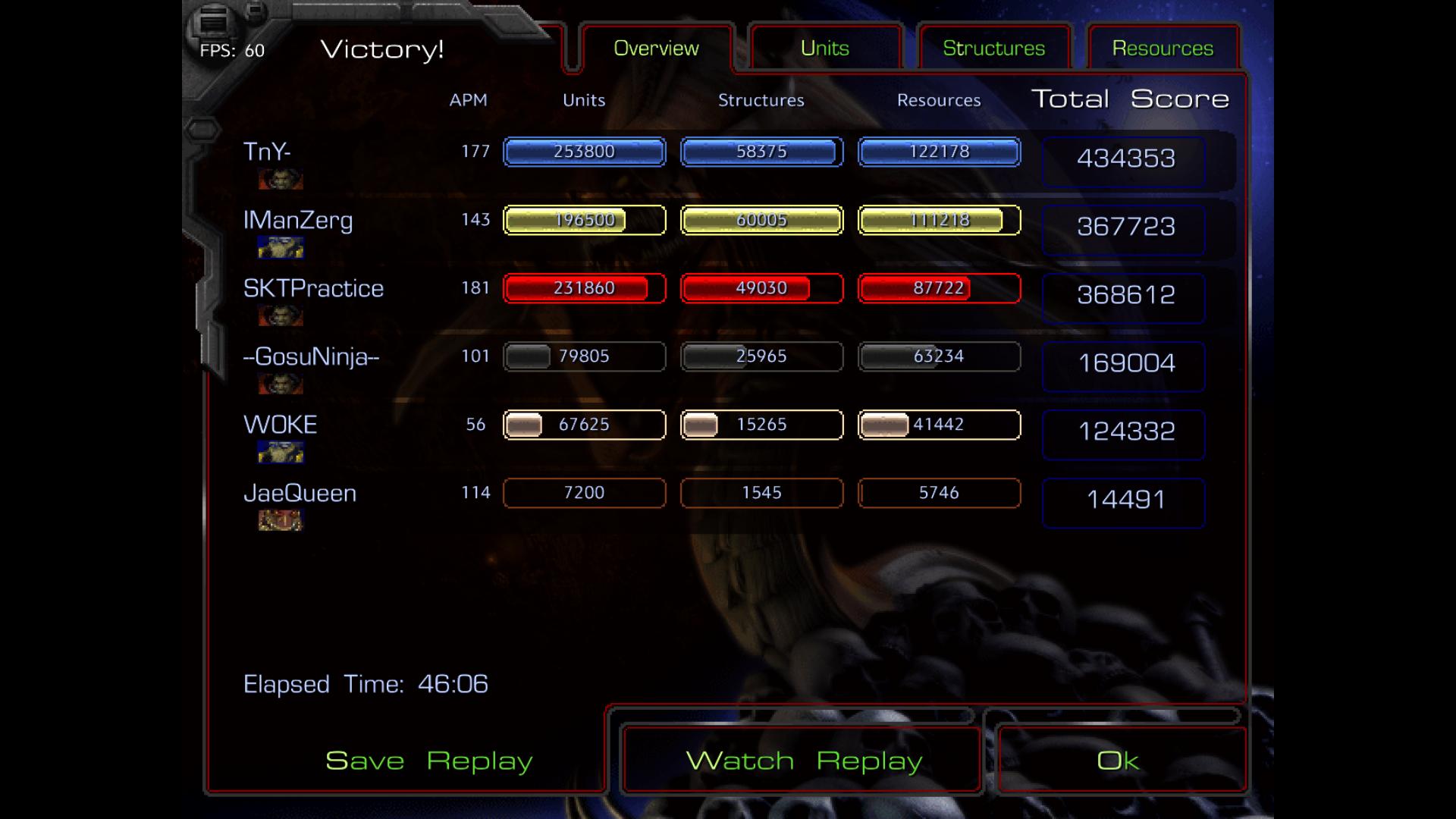Open the Units tab
The width and height of the screenshot is (1456, 819).
(x=825, y=49)
